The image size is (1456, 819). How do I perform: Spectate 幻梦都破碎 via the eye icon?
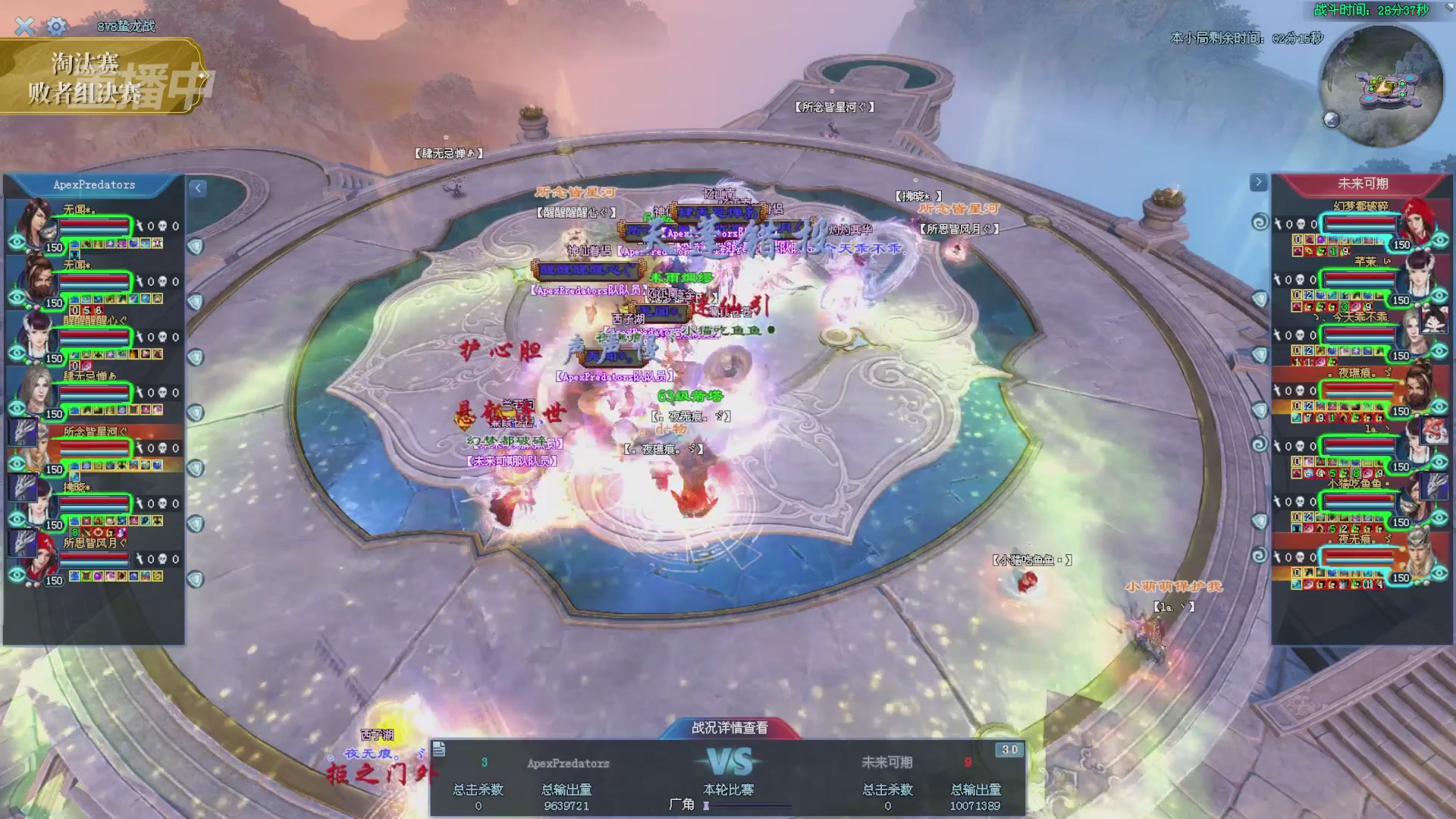tap(1440, 240)
